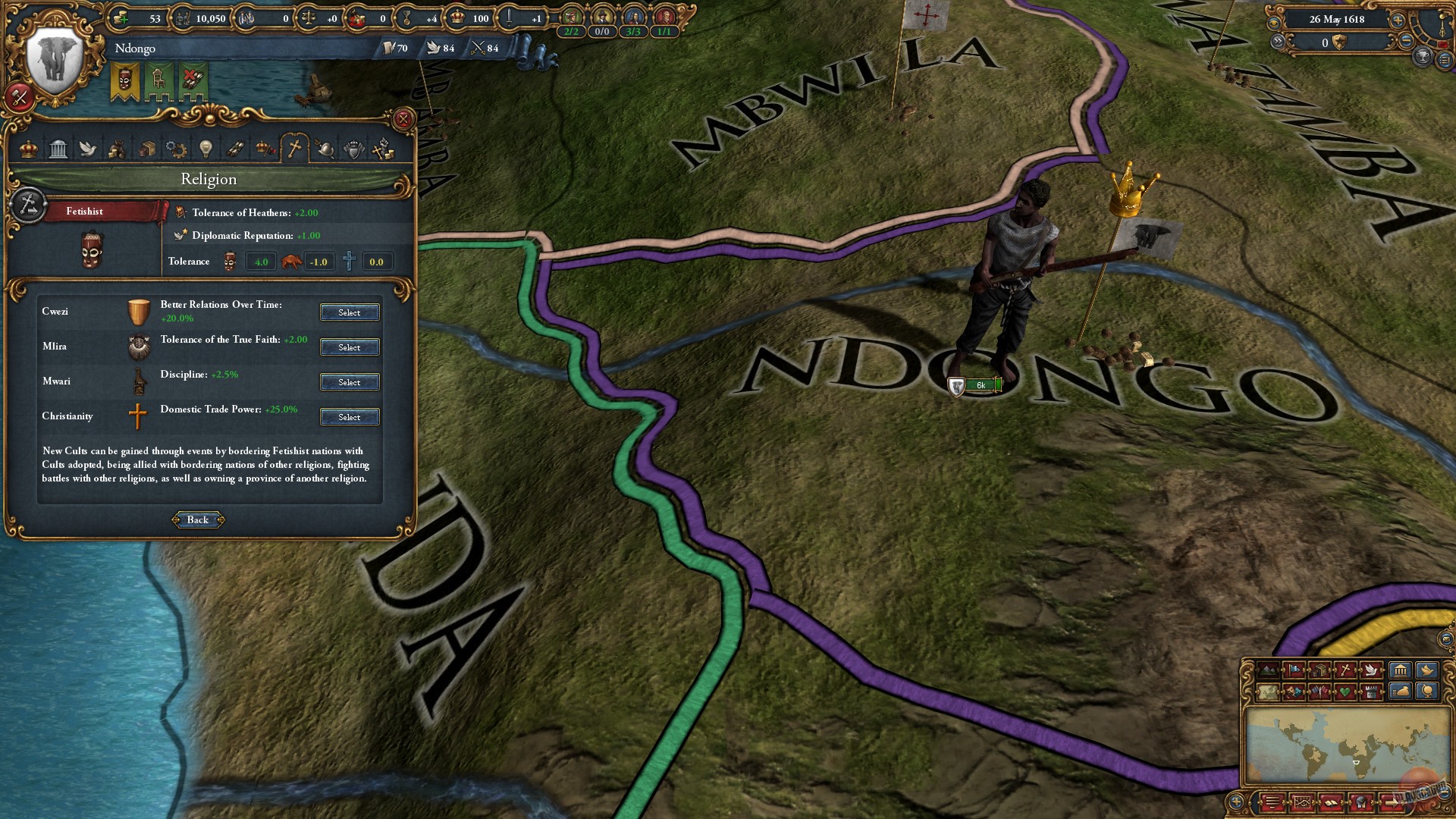Open the Government panel building icon
The height and width of the screenshot is (819, 1456).
coord(58,149)
